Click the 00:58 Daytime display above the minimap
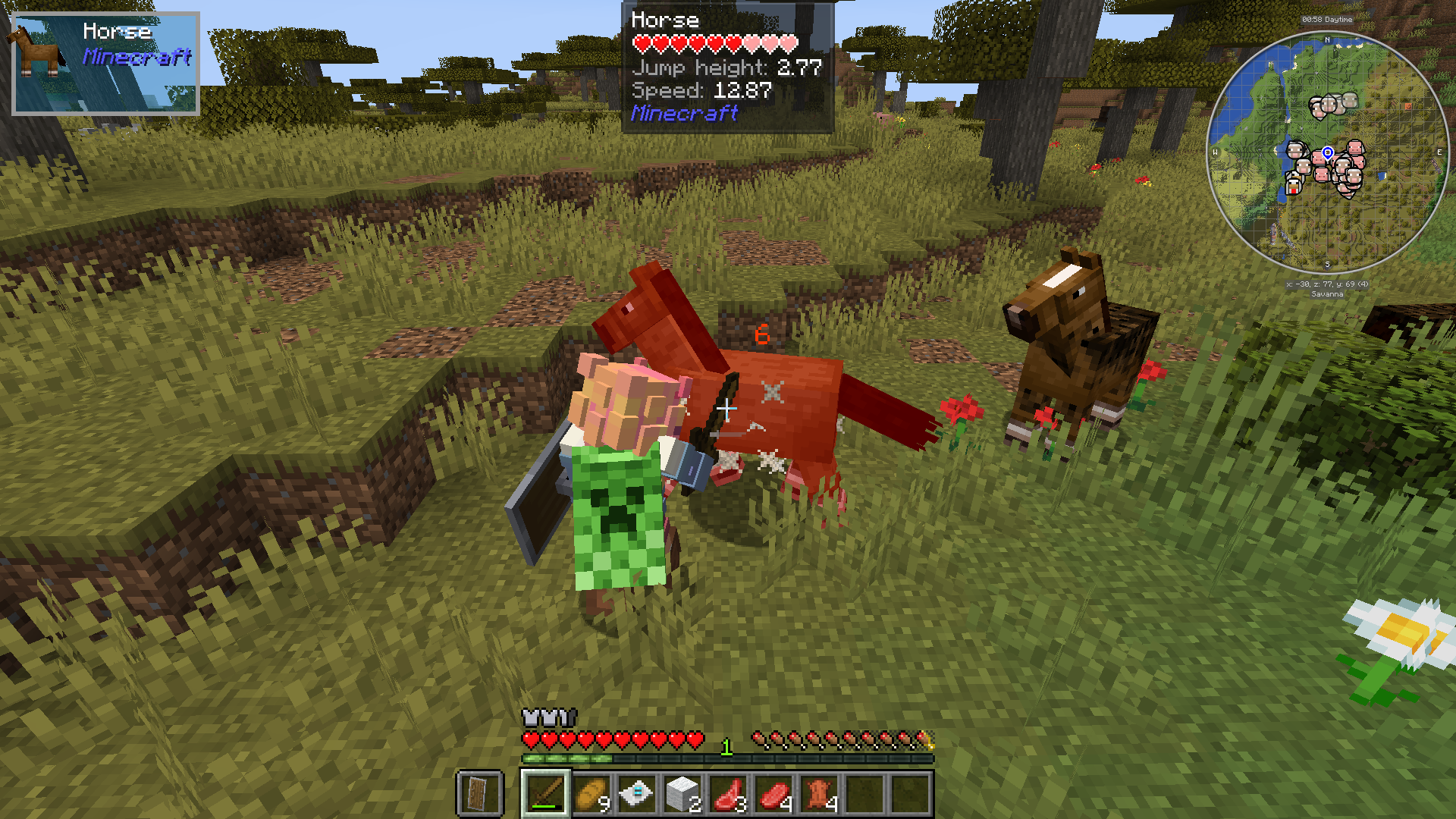Screen dimensions: 1456x819 tap(1328, 20)
